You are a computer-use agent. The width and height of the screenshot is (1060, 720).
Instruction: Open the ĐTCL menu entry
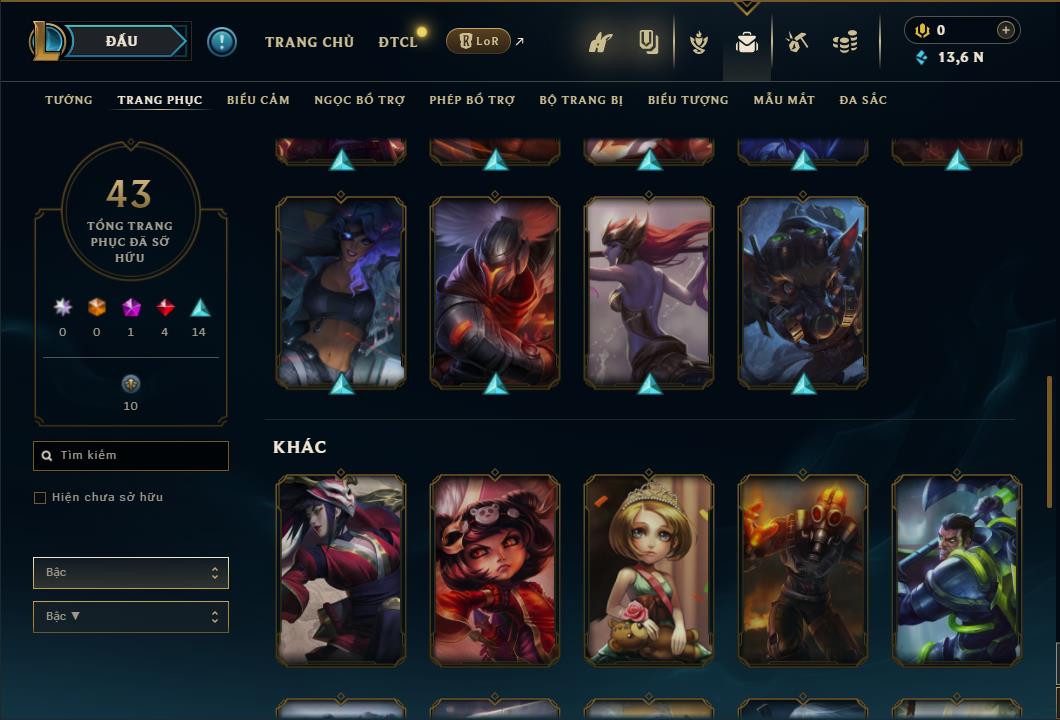tap(398, 42)
